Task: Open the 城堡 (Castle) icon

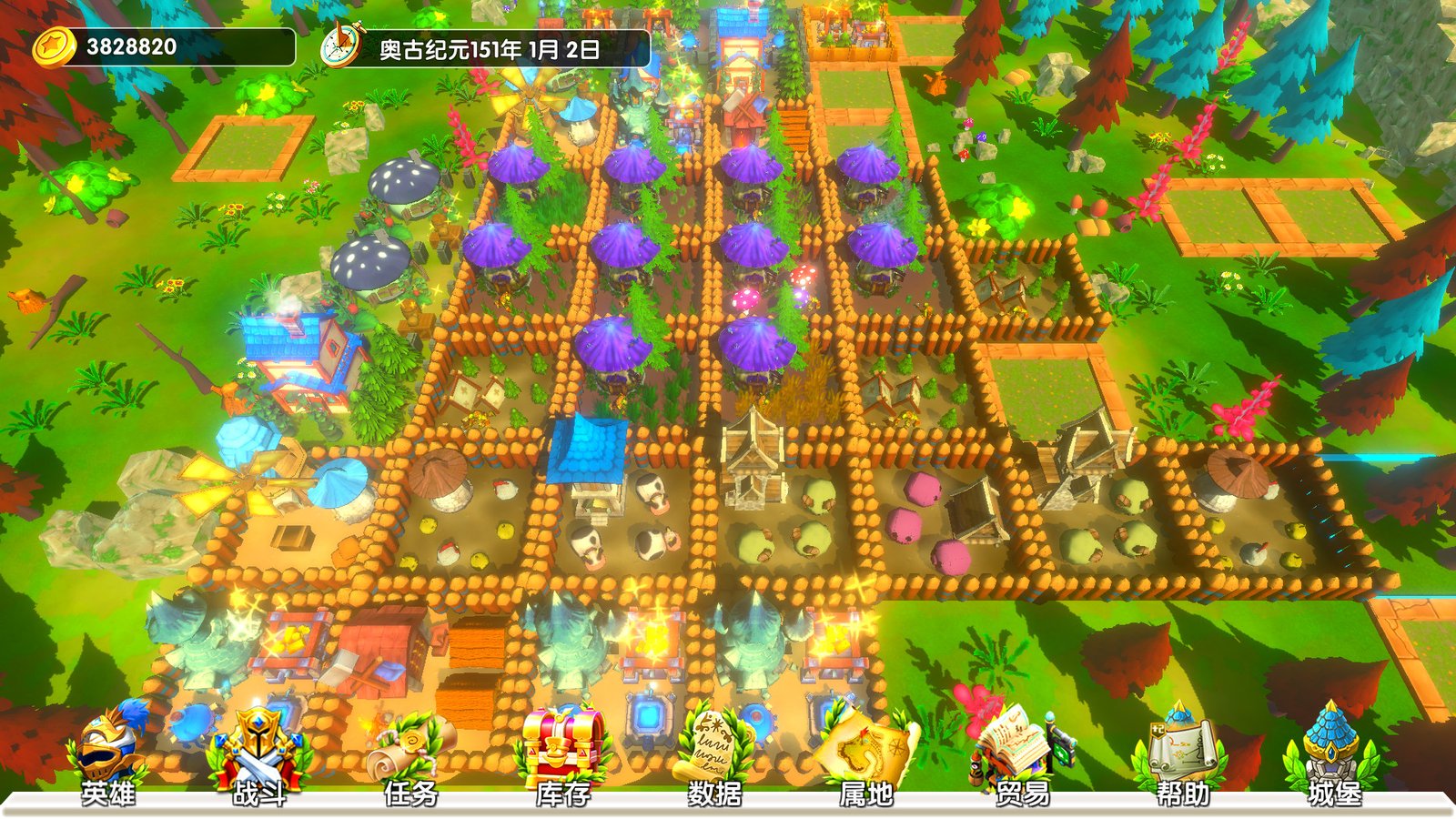Action: (1330, 744)
